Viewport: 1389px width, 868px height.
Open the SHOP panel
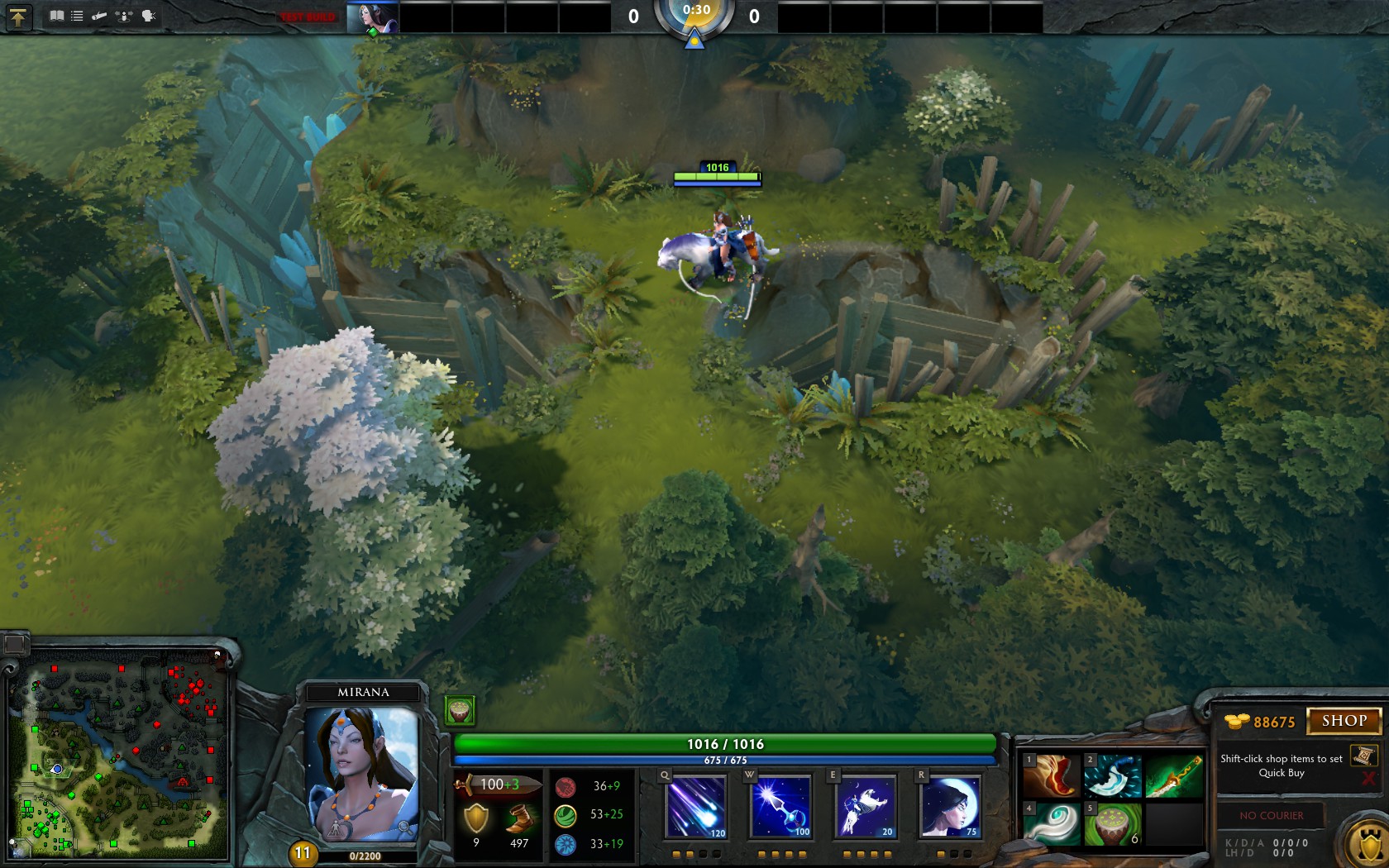point(1344,721)
